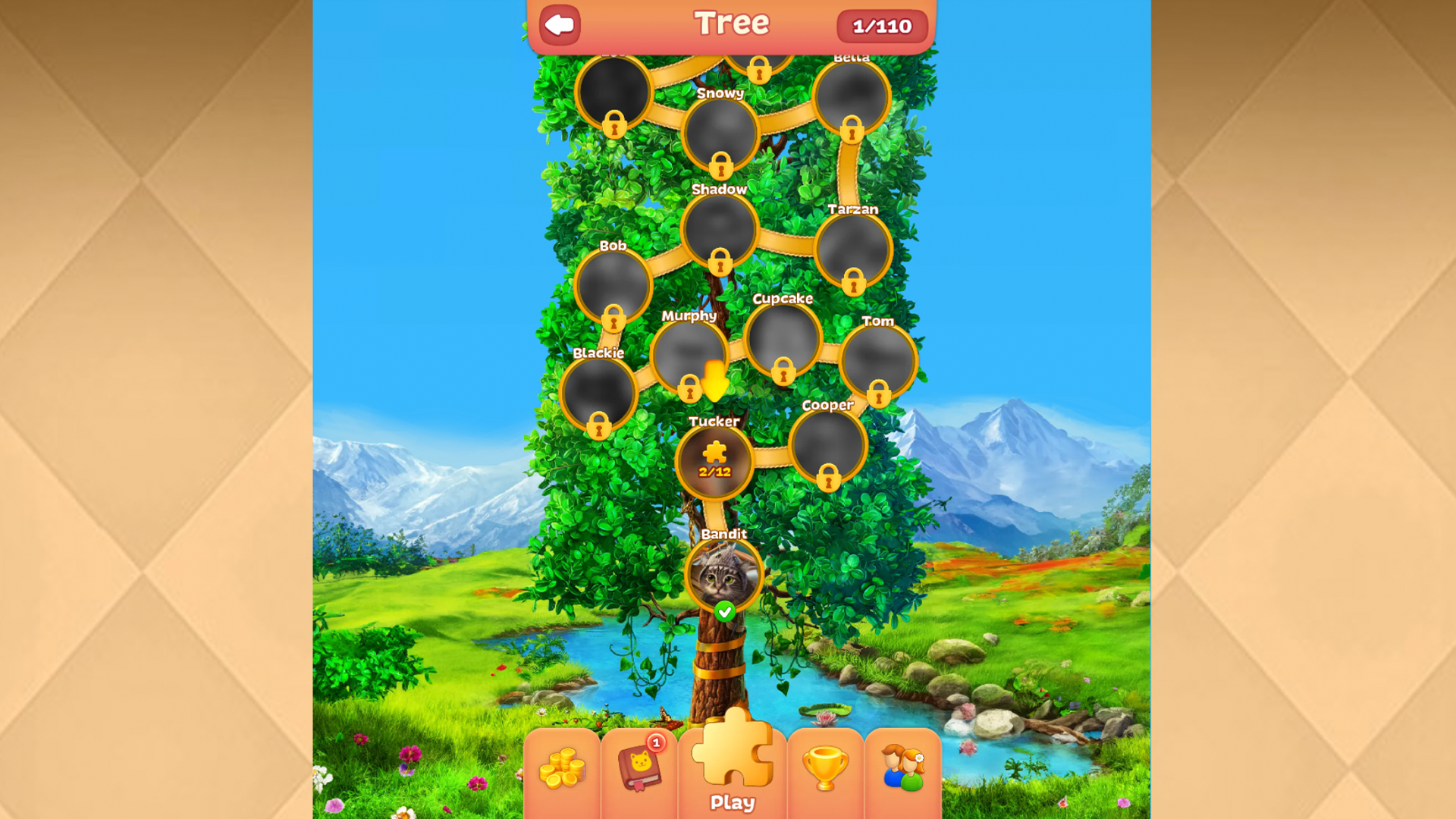Open the friends icon in bottom bar

[x=904, y=767]
